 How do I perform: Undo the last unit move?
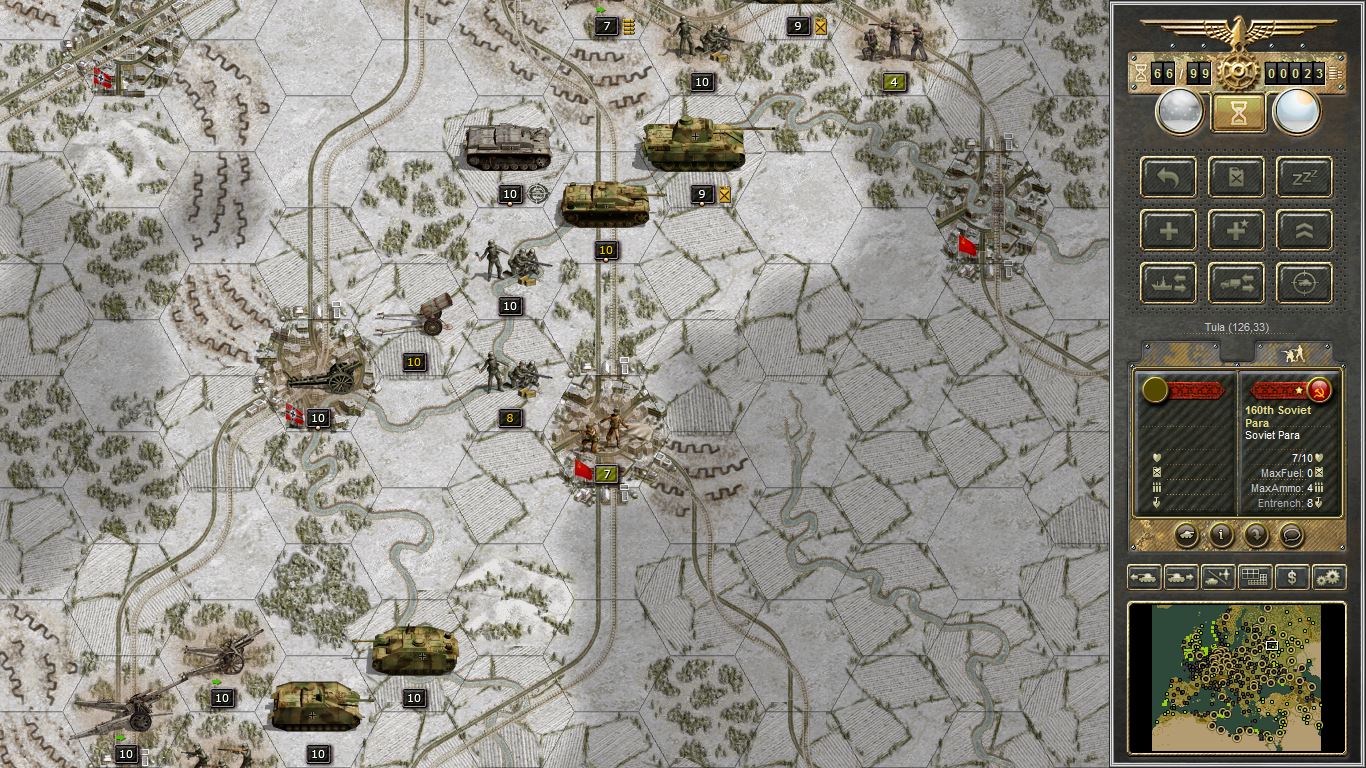coord(1168,177)
